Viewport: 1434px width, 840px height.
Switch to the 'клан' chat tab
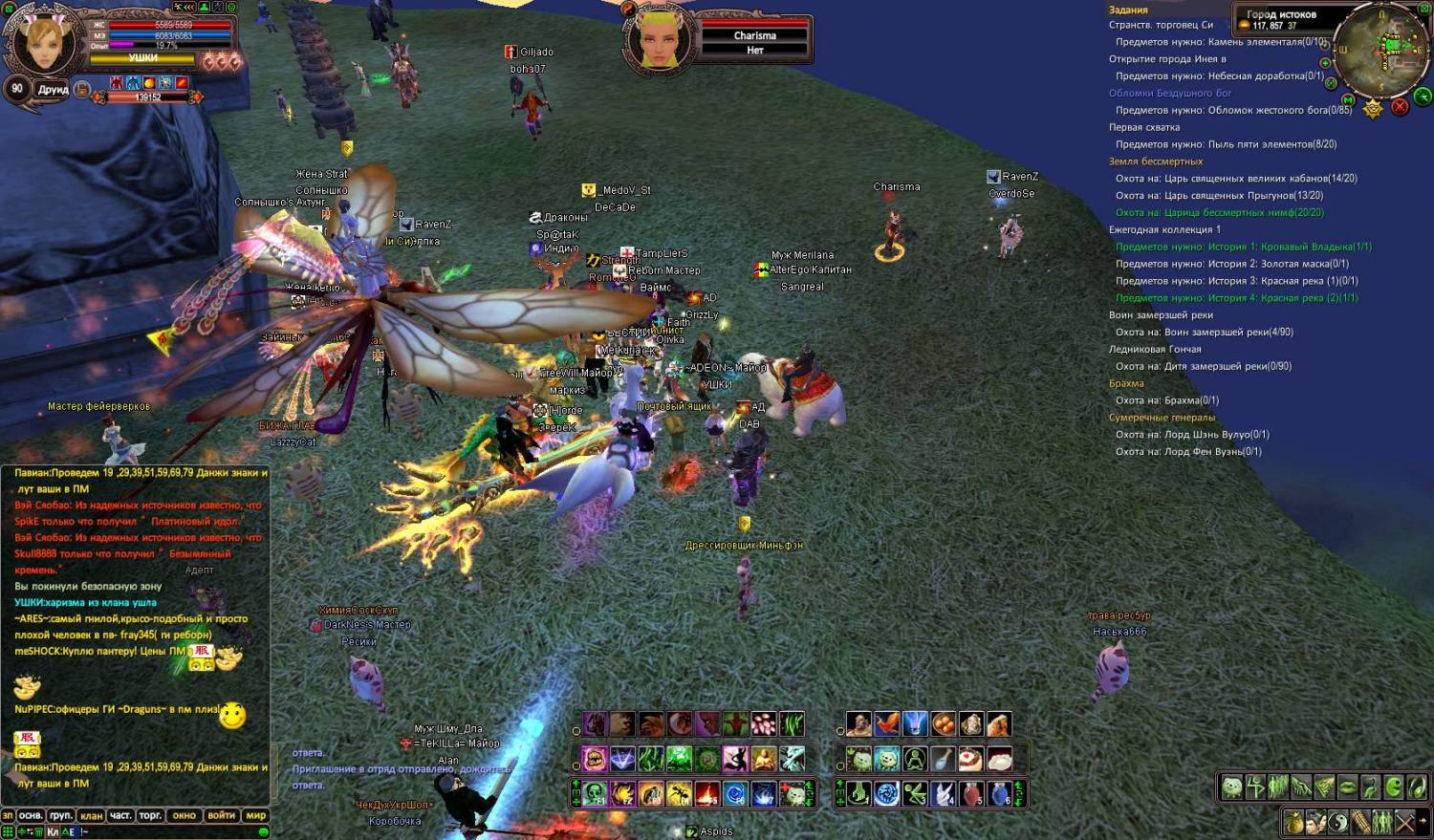(x=92, y=816)
